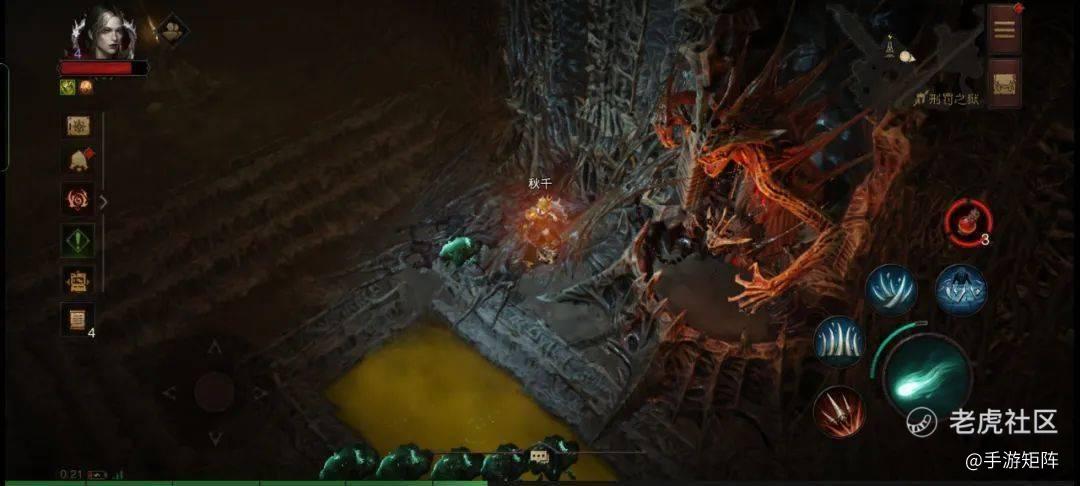Activate the crouching figure blue skill
This screenshot has width=1080, height=486.
(x=960, y=290)
